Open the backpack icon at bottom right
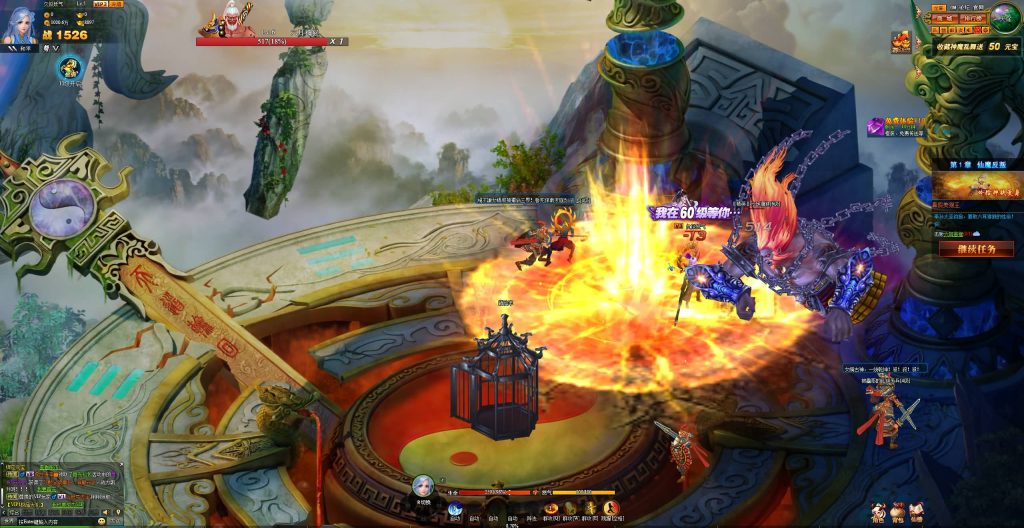 tap(897, 511)
